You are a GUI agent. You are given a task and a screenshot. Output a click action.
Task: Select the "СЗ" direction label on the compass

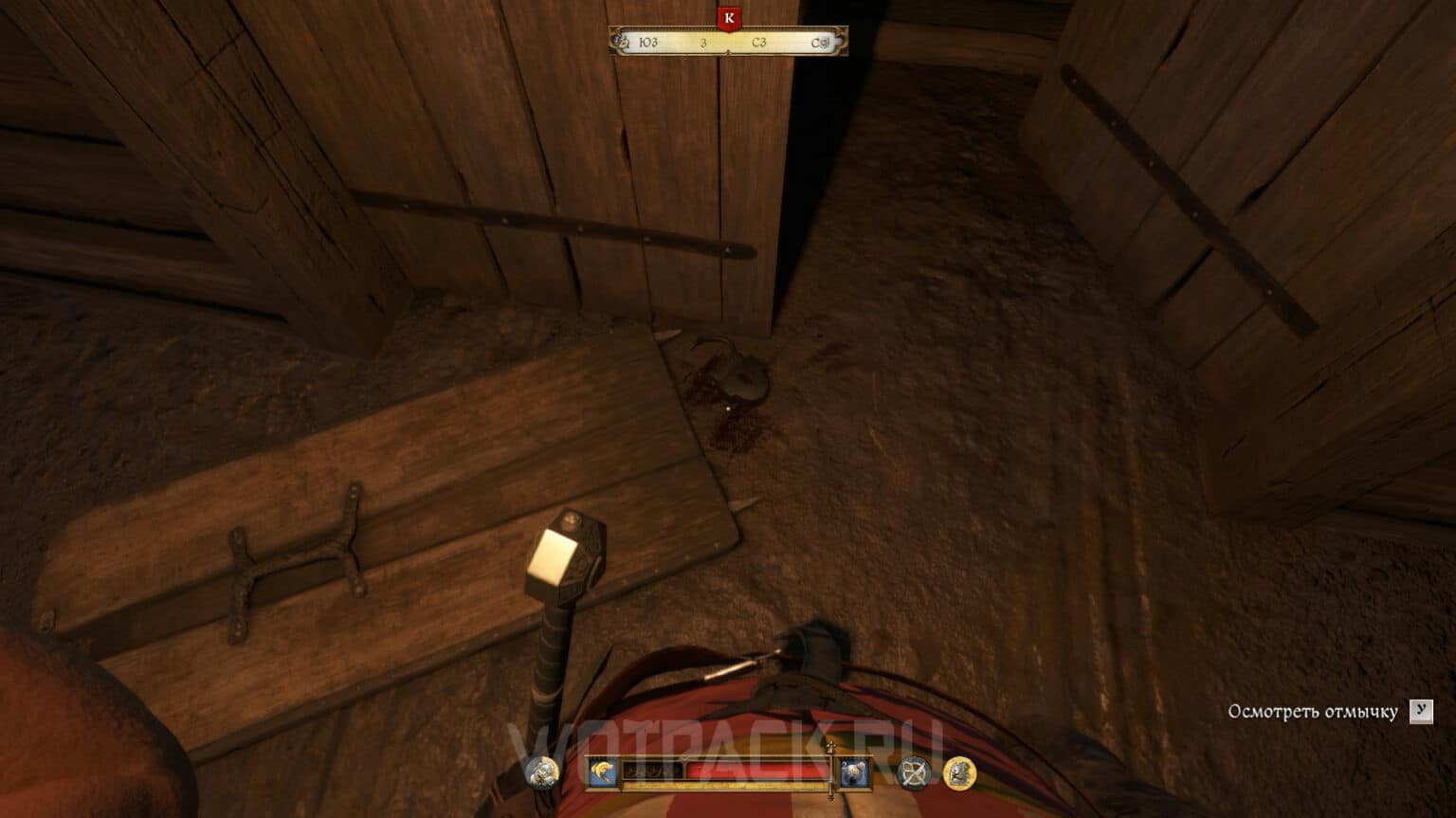coord(759,42)
